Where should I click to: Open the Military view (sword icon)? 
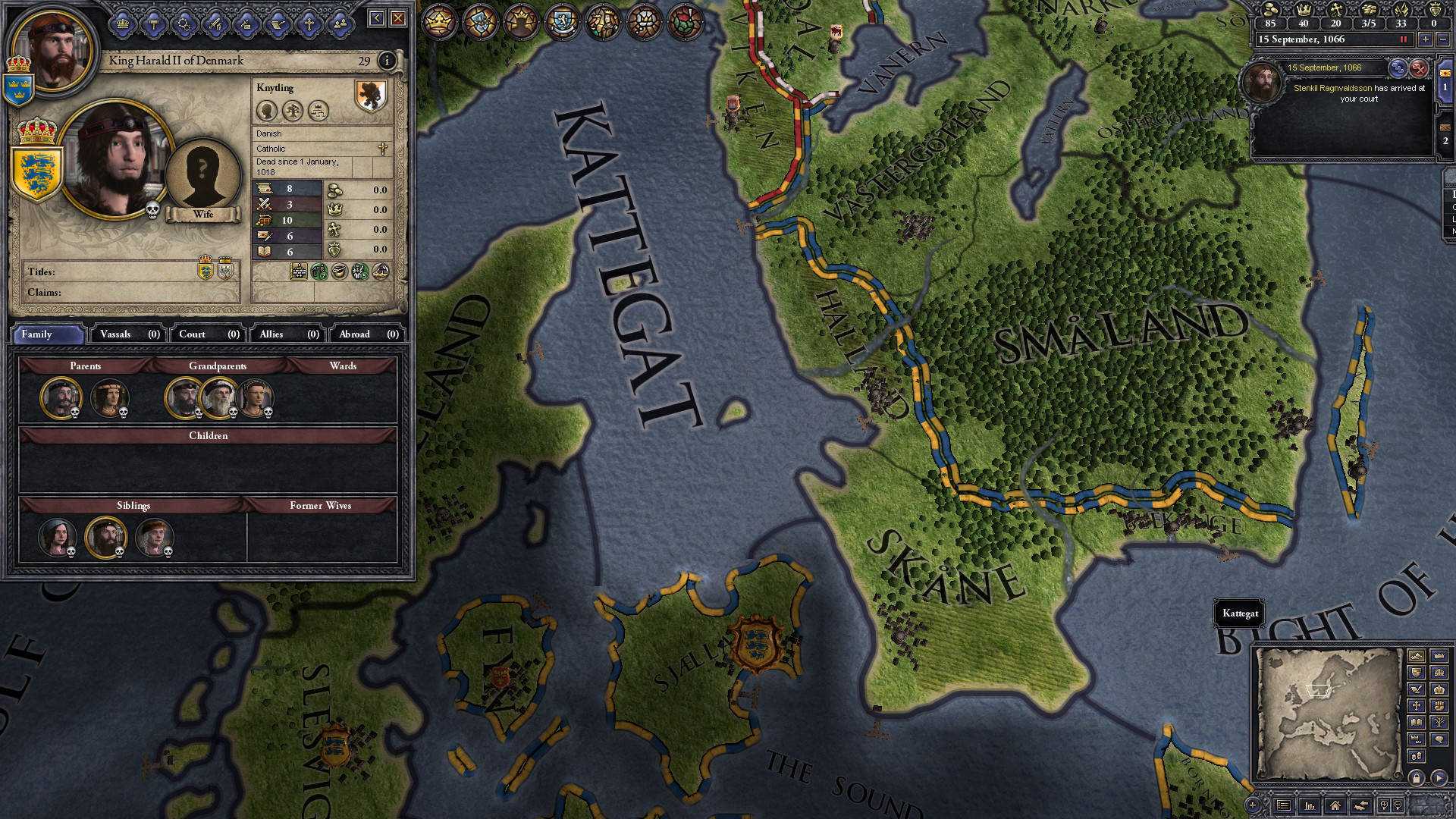(x=215, y=25)
